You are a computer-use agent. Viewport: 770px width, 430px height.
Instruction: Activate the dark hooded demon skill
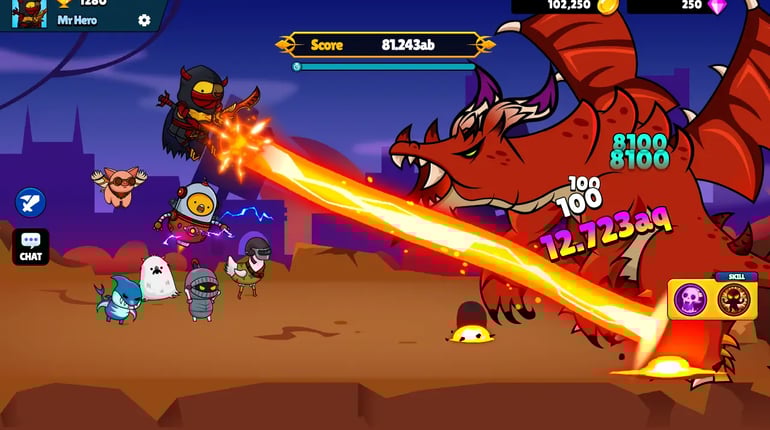point(734,299)
